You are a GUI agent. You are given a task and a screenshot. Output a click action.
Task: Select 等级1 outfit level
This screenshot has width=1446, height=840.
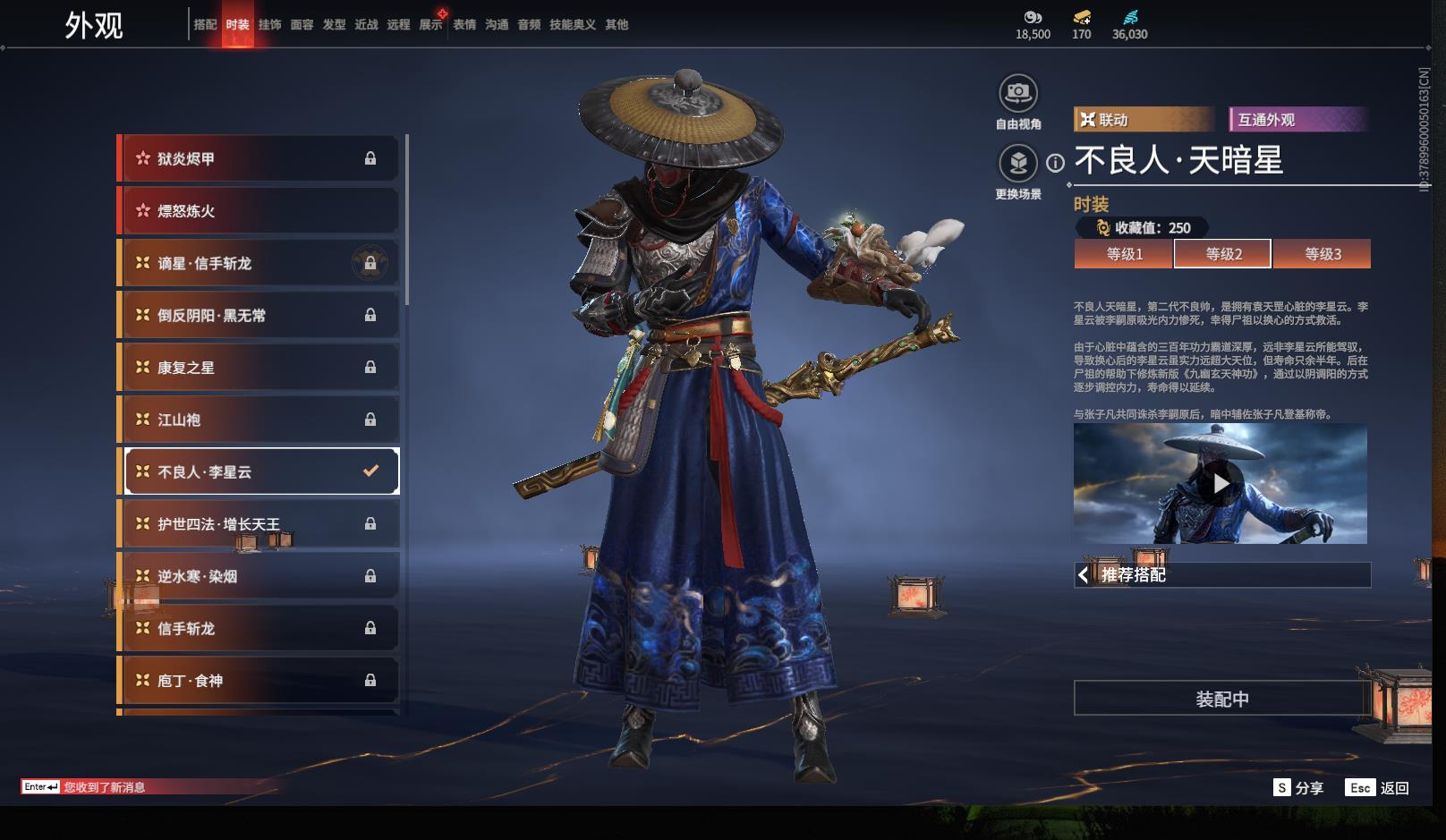click(1124, 254)
